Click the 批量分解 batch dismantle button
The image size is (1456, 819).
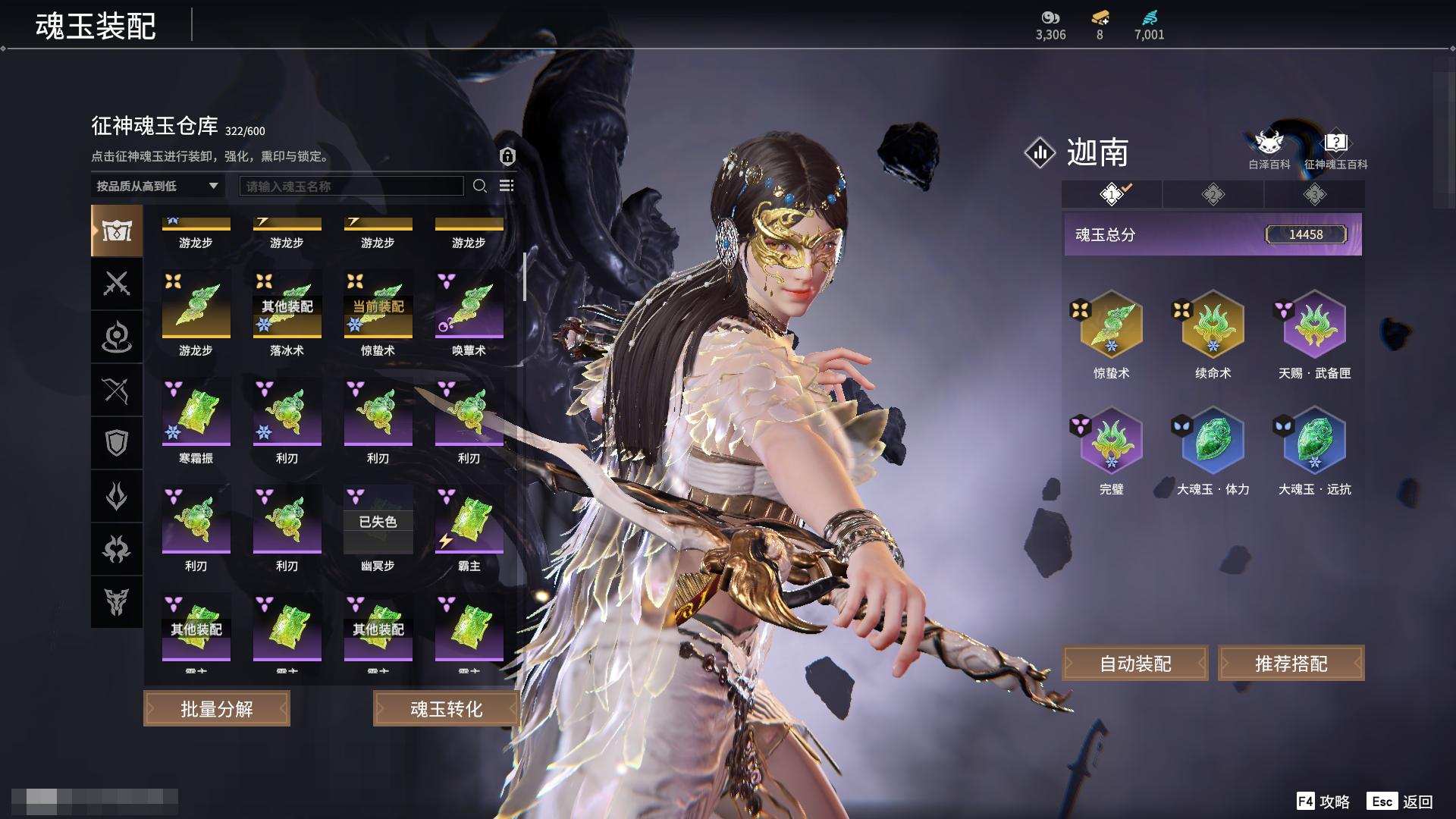click(217, 709)
